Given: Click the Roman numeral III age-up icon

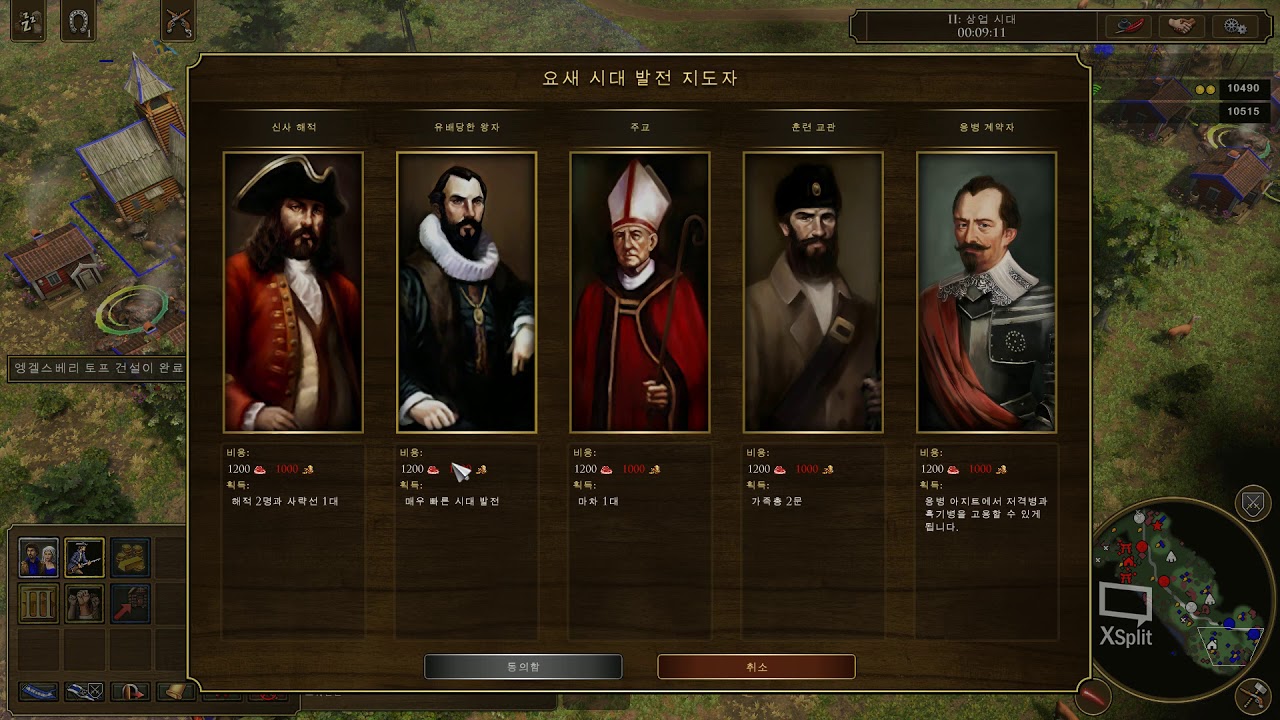Looking at the screenshot, I should coord(39,603).
